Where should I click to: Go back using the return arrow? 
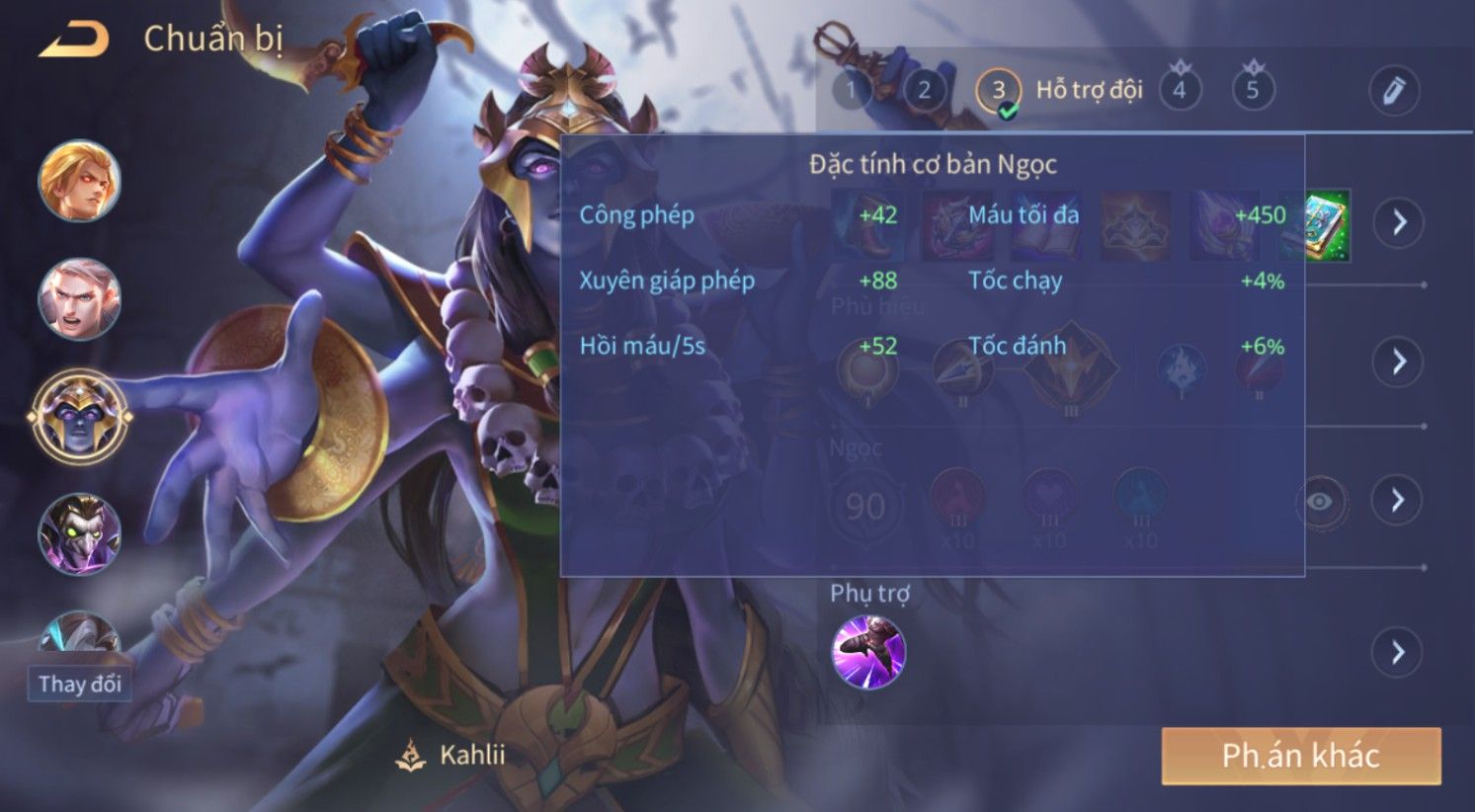(x=73, y=41)
